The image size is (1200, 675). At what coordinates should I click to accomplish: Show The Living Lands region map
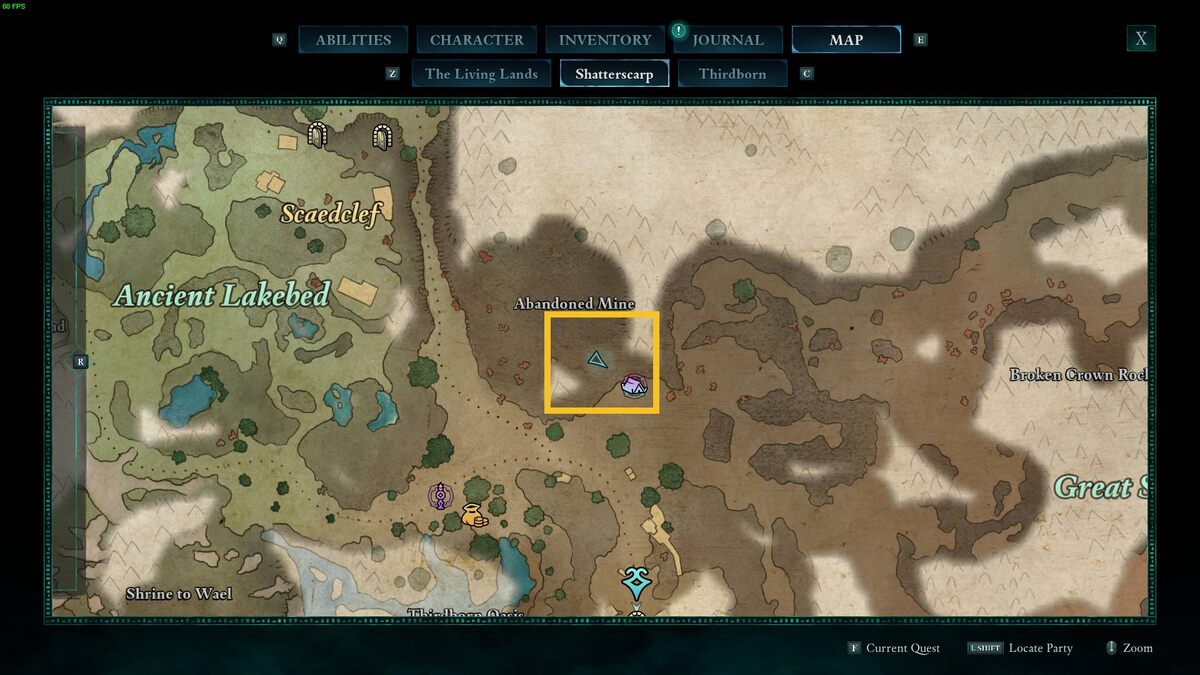pyautogui.click(x=481, y=74)
